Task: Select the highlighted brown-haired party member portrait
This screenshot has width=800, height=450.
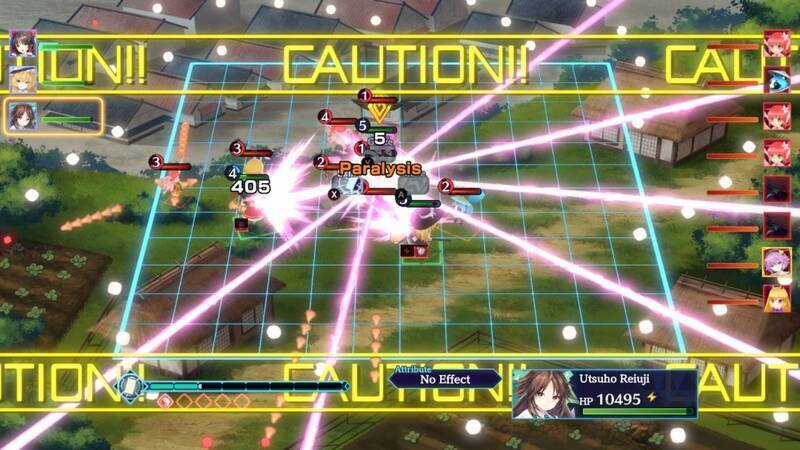Action: tap(22, 115)
